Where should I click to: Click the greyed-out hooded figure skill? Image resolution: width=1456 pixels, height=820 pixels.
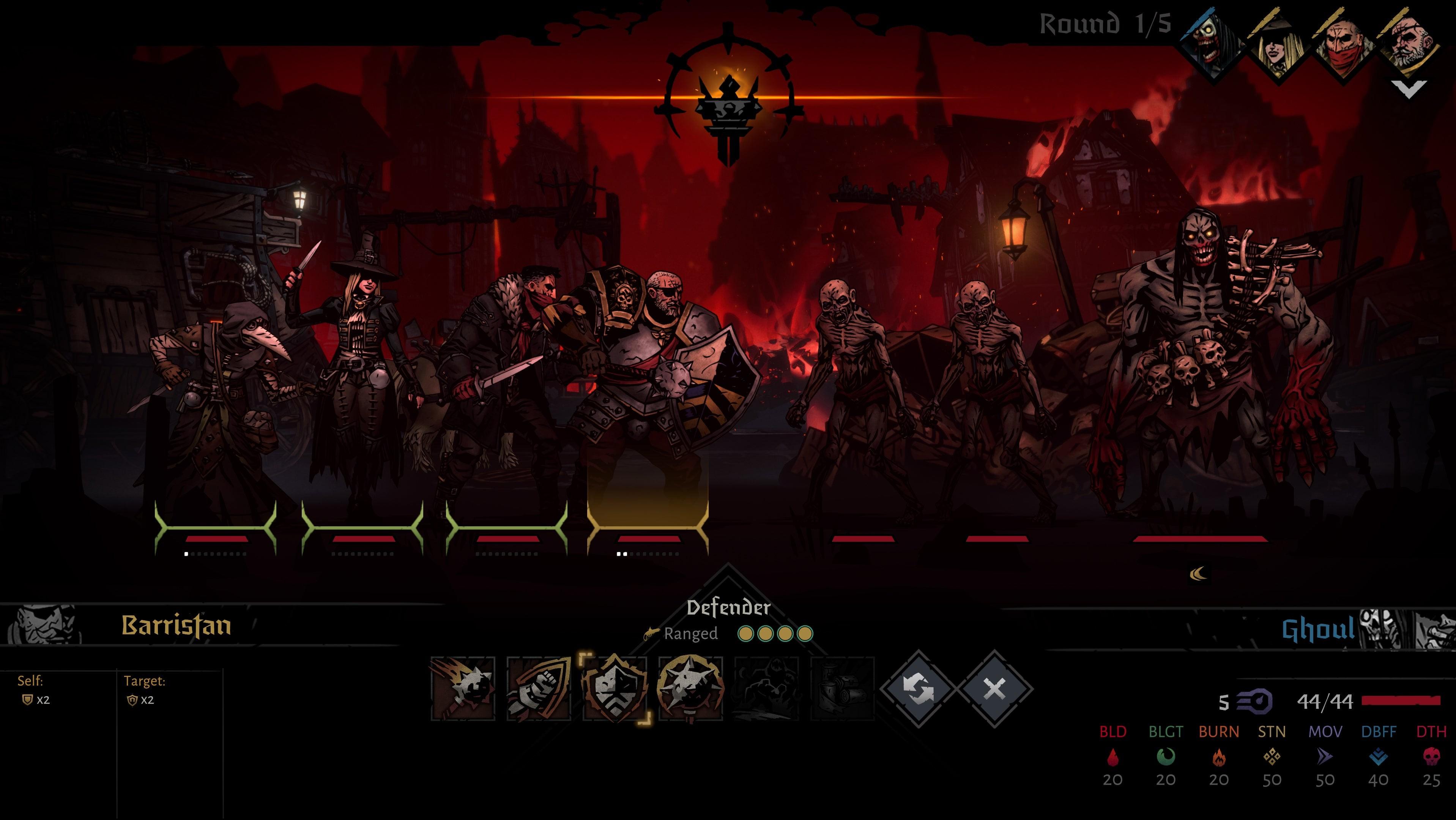(766, 688)
